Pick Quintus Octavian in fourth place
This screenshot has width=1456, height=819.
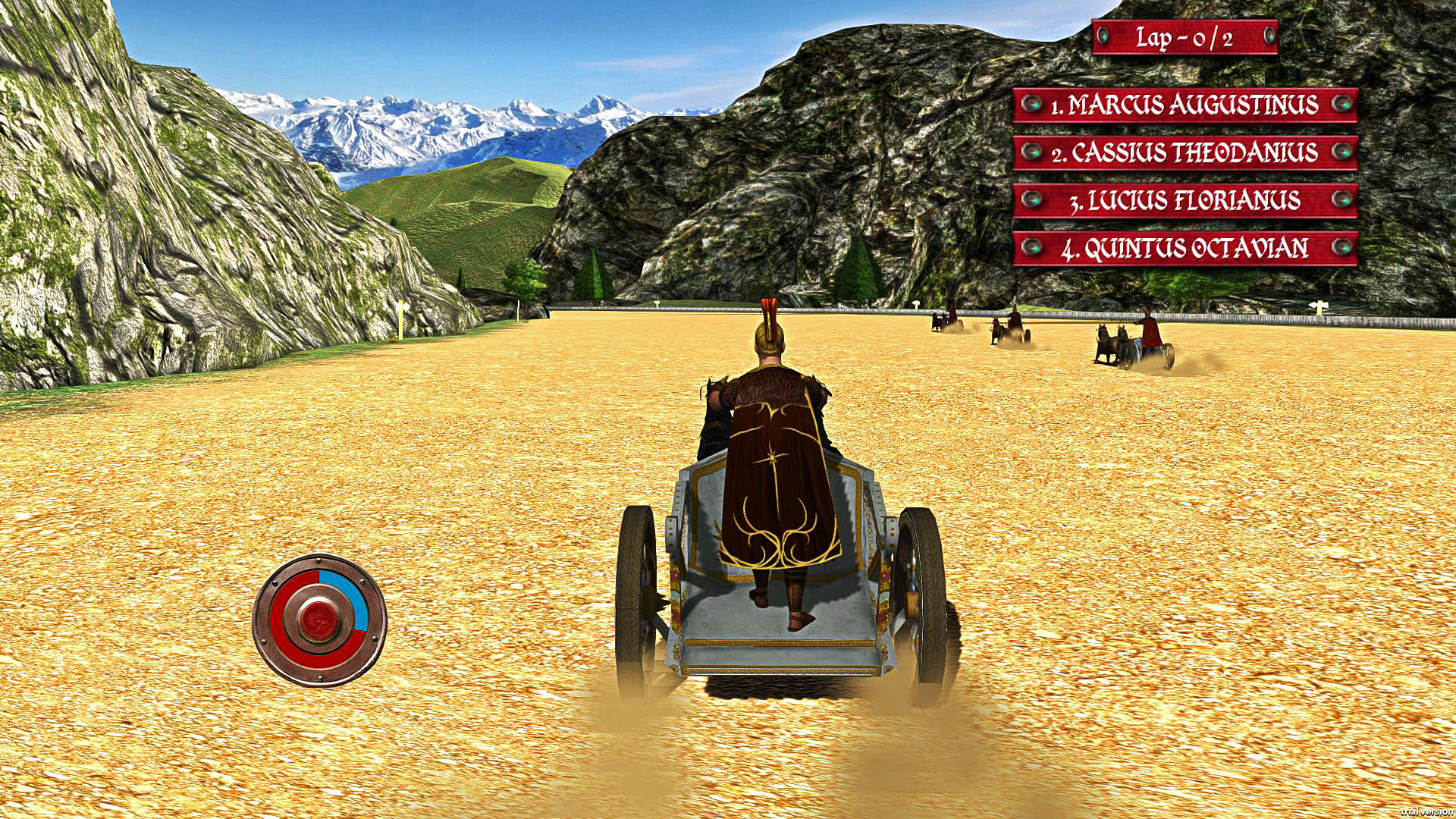[1185, 248]
